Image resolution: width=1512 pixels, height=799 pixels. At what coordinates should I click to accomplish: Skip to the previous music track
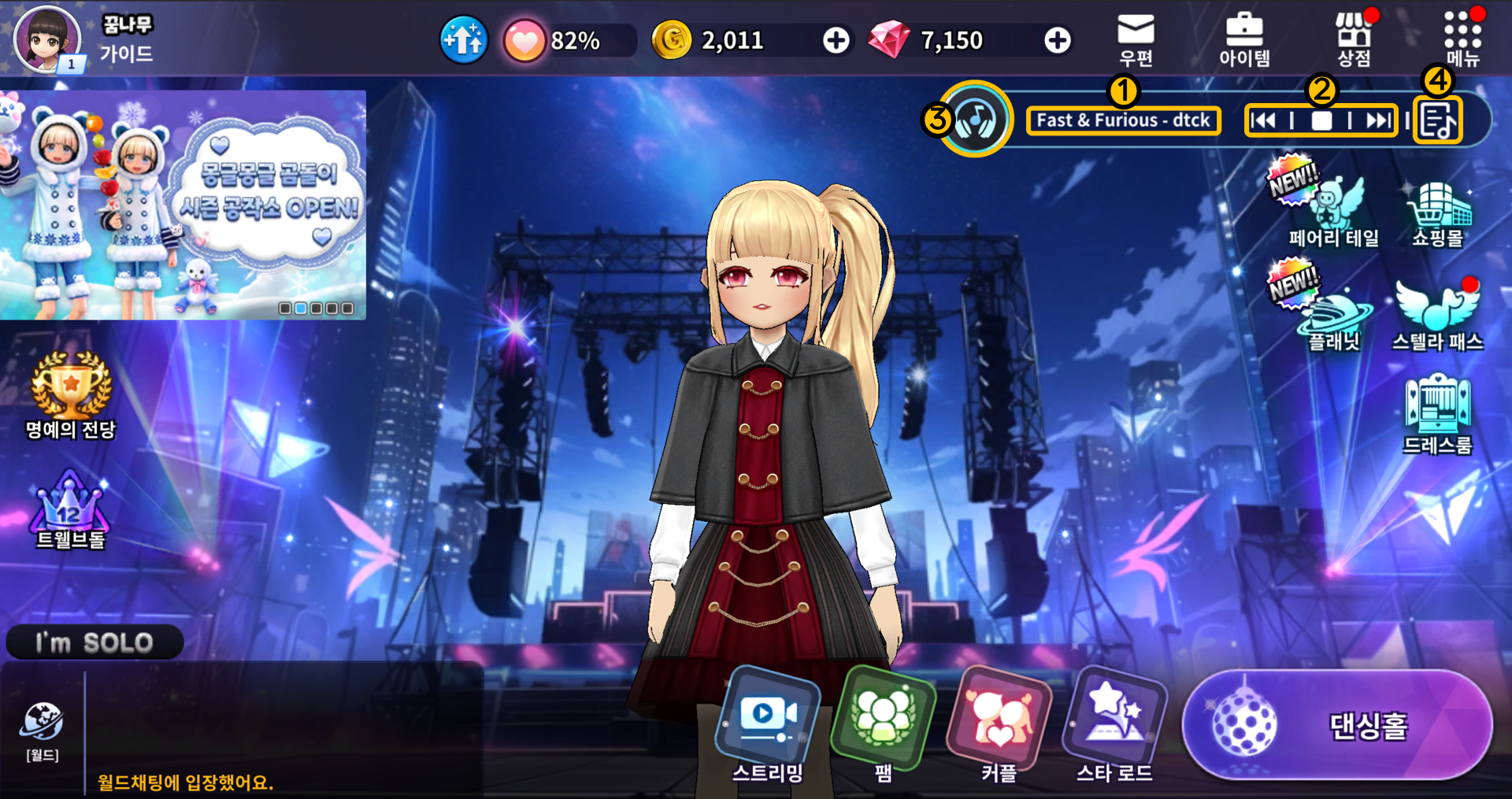point(1263,120)
